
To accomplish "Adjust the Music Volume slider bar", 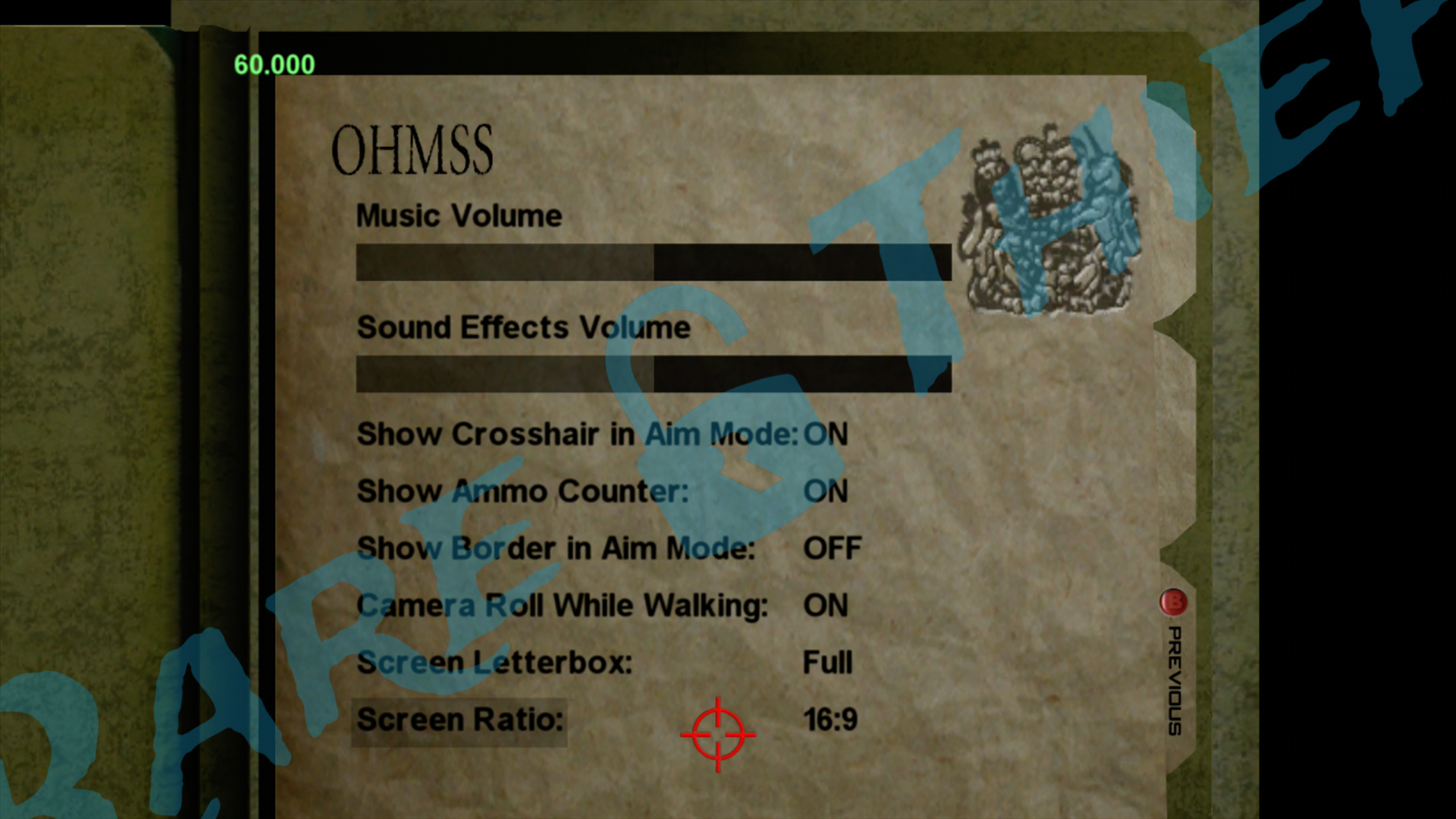I will (653, 262).
